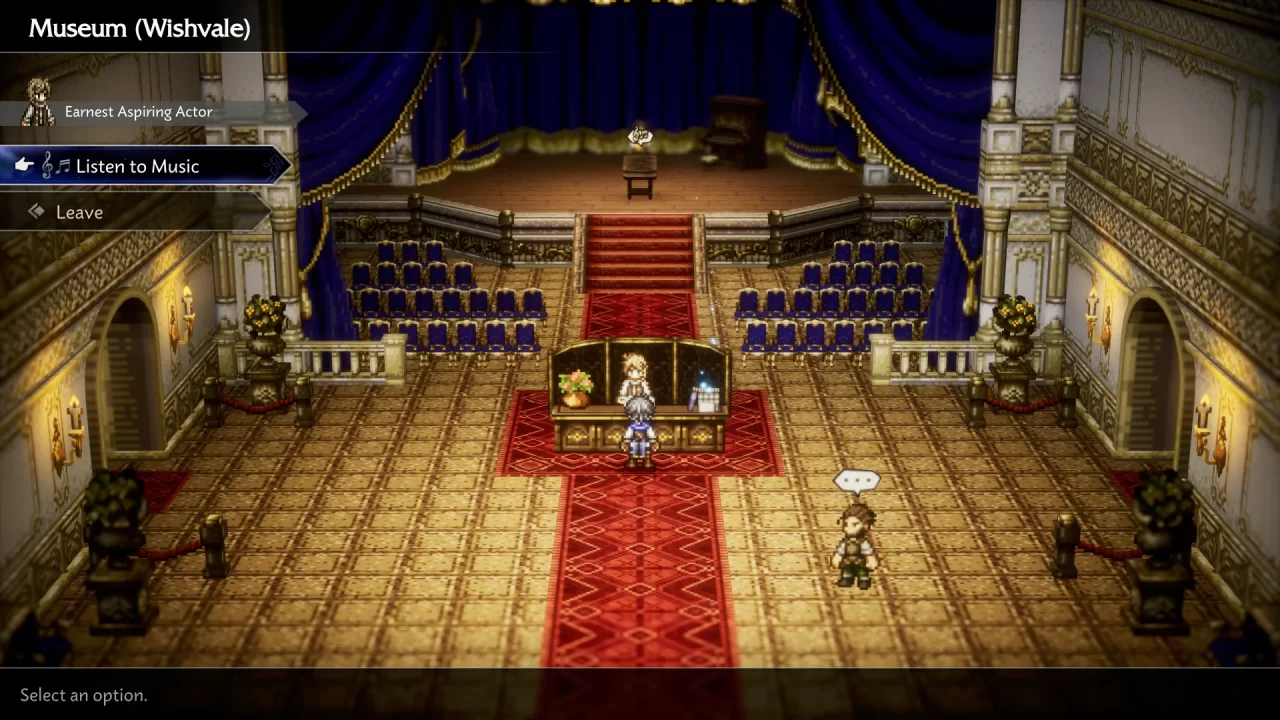Select the Museum (Wishvale) title header
1280x720 pixels.
point(139,28)
